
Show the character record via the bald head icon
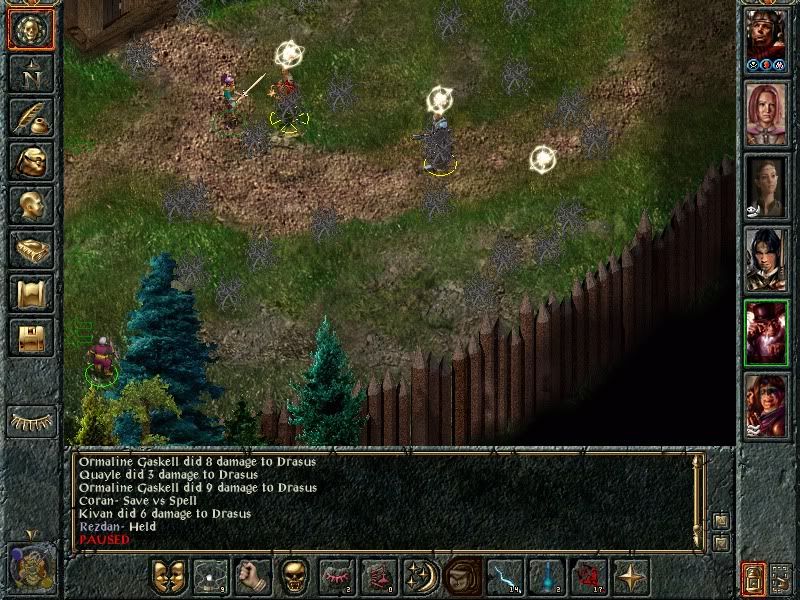pos(30,205)
